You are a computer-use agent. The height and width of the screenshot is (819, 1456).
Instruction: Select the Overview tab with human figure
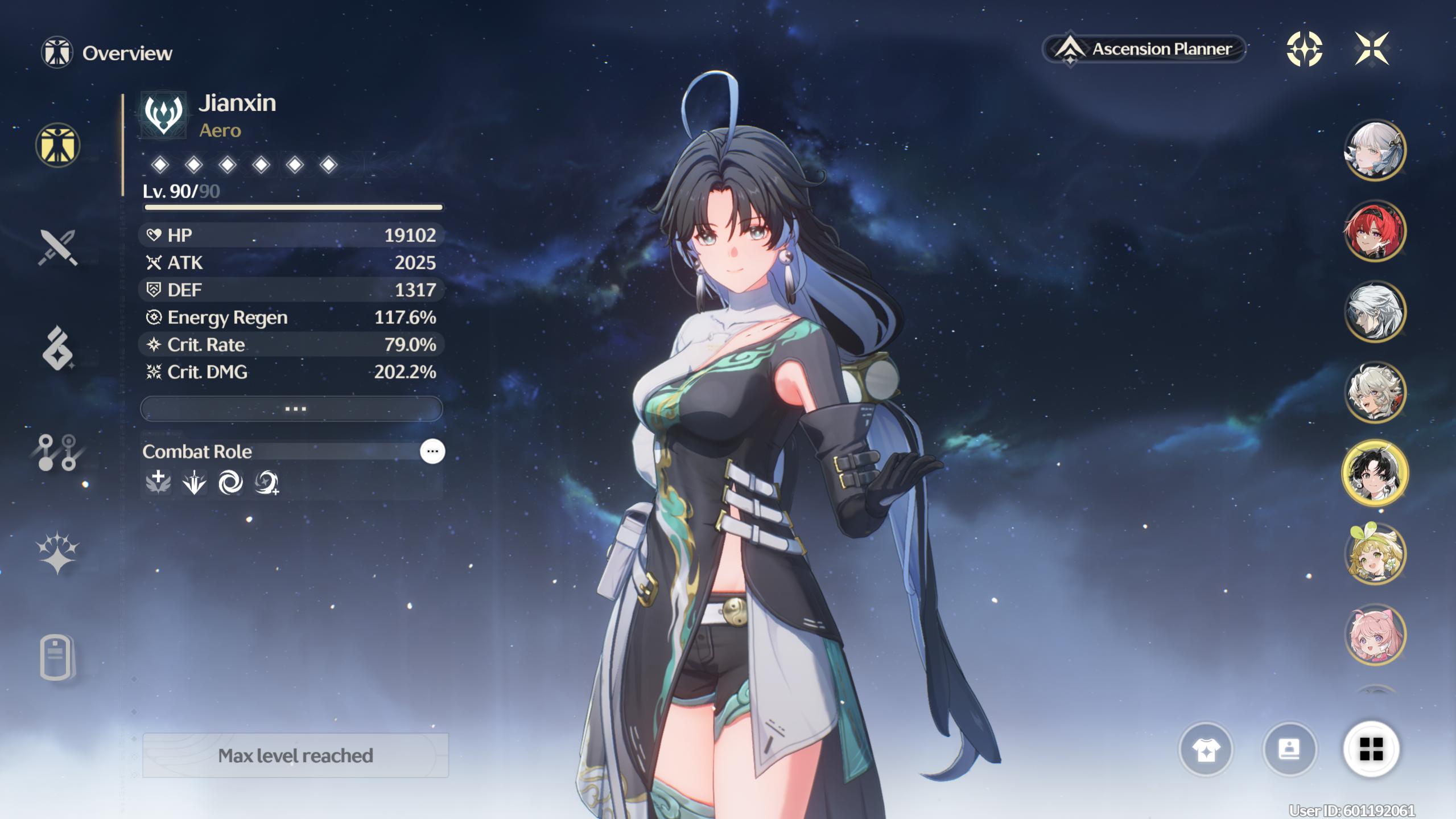click(x=57, y=145)
